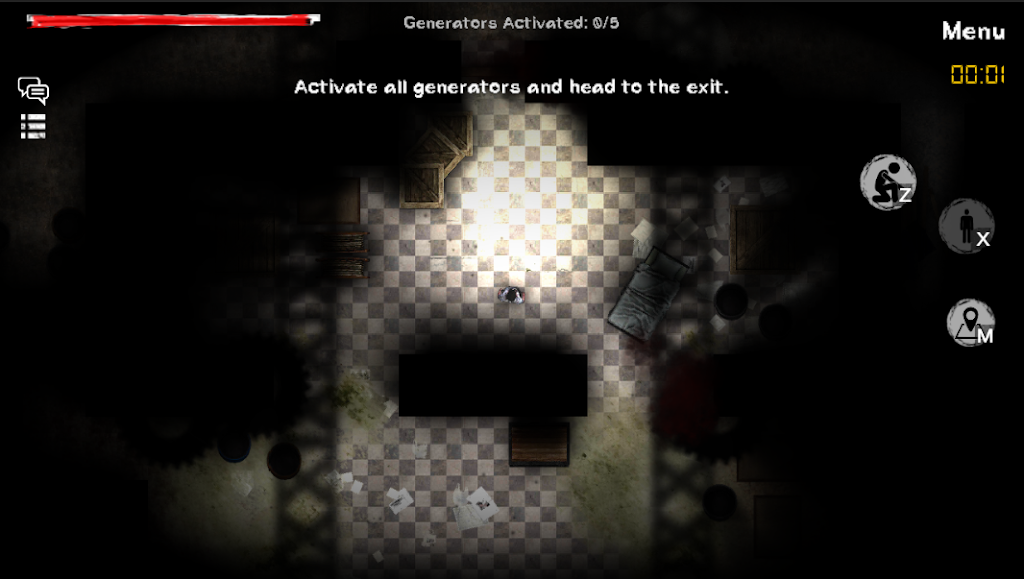Image resolution: width=1024 pixels, height=579 pixels.
Task: Toggle crouch with the kneeling figure icon
Action: coord(887,182)
